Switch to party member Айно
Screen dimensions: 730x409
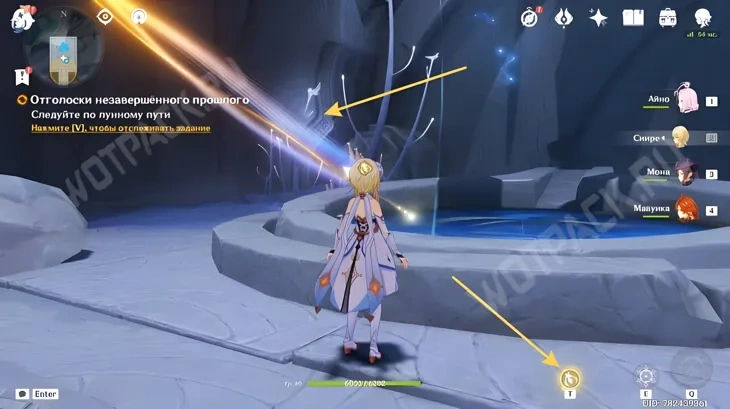tap(688, 100)
